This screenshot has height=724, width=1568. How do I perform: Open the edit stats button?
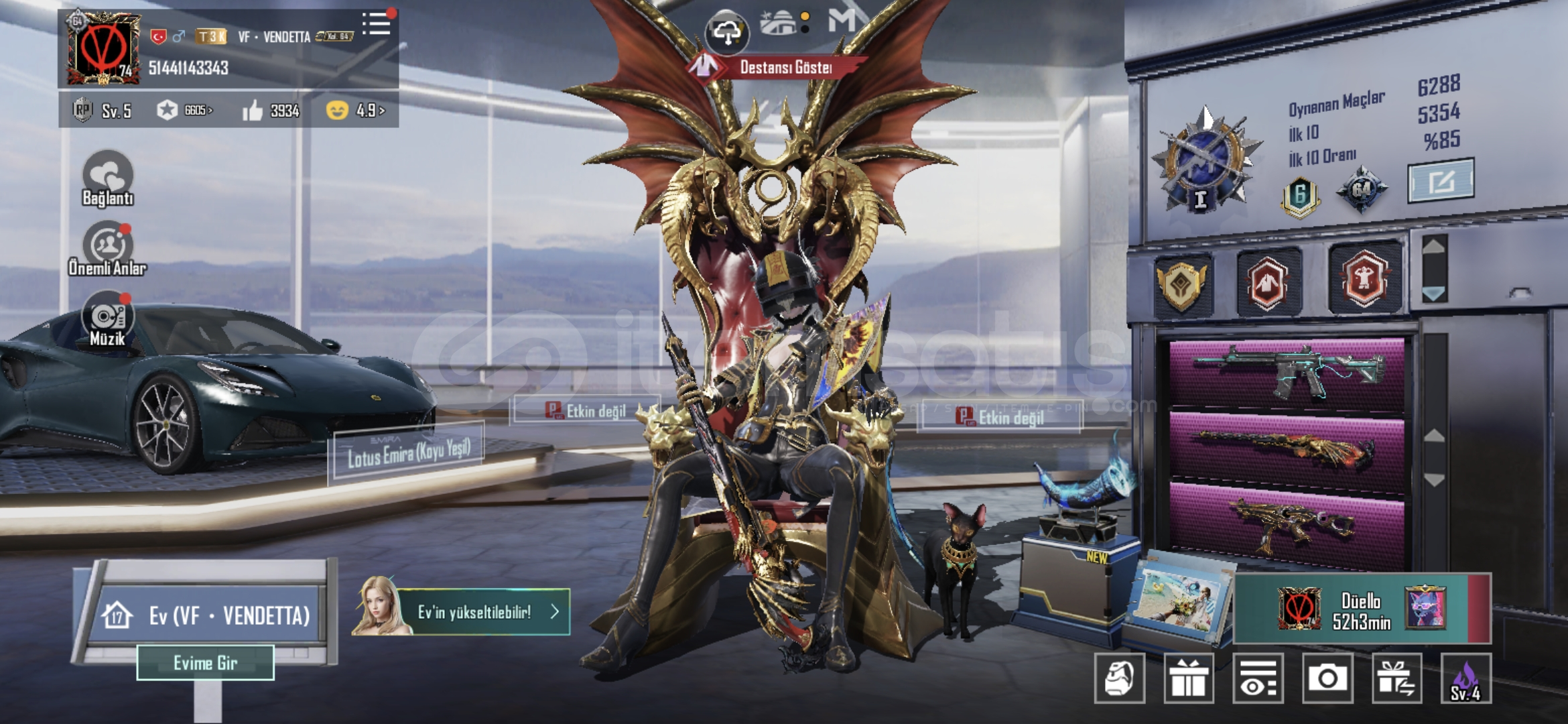[x=1441, y=180]
